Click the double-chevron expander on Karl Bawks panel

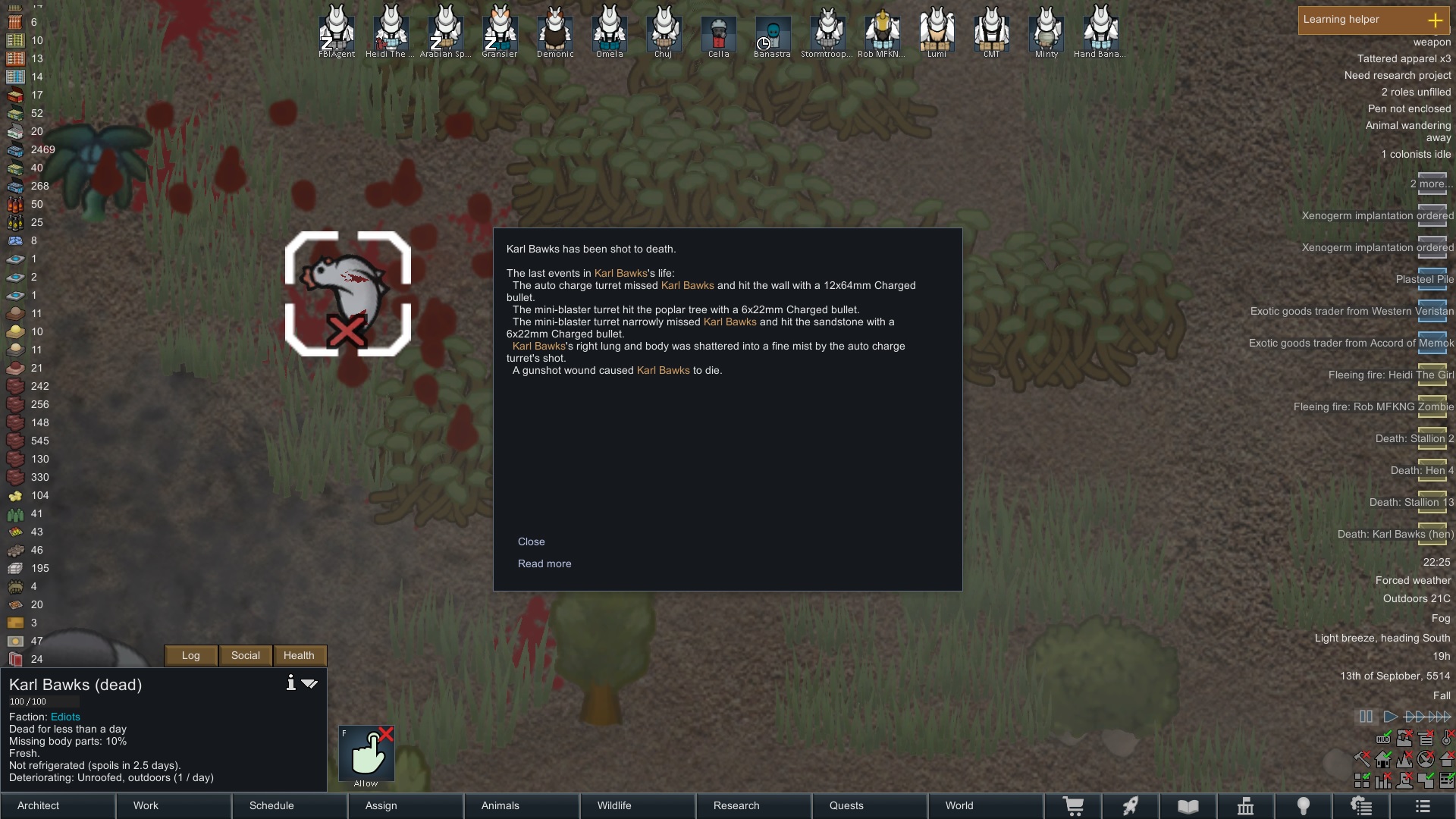click(x=309, y=683)
